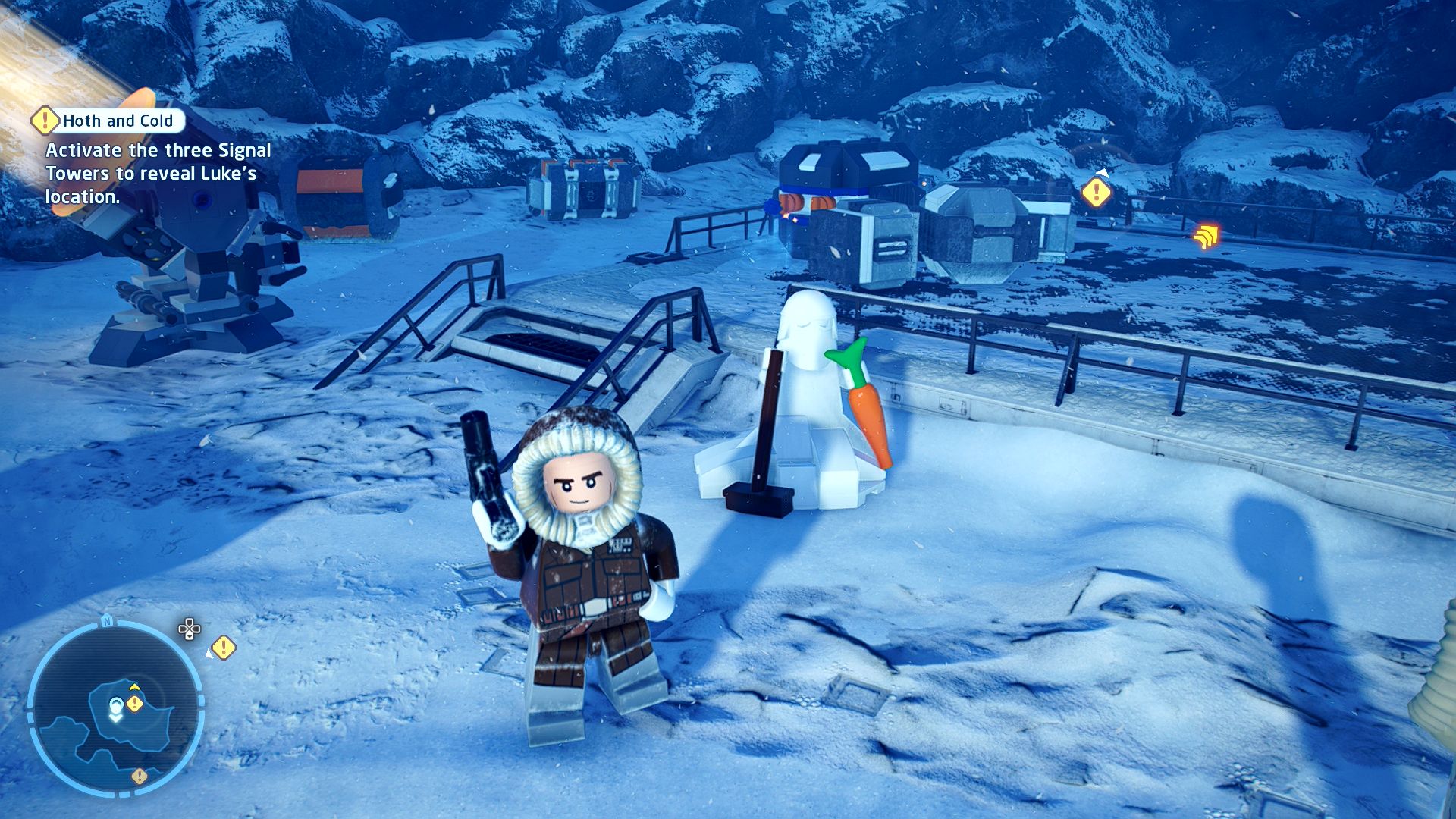Click the N compass marker on the minimap

pyautogui.click(x=107, y=622)
